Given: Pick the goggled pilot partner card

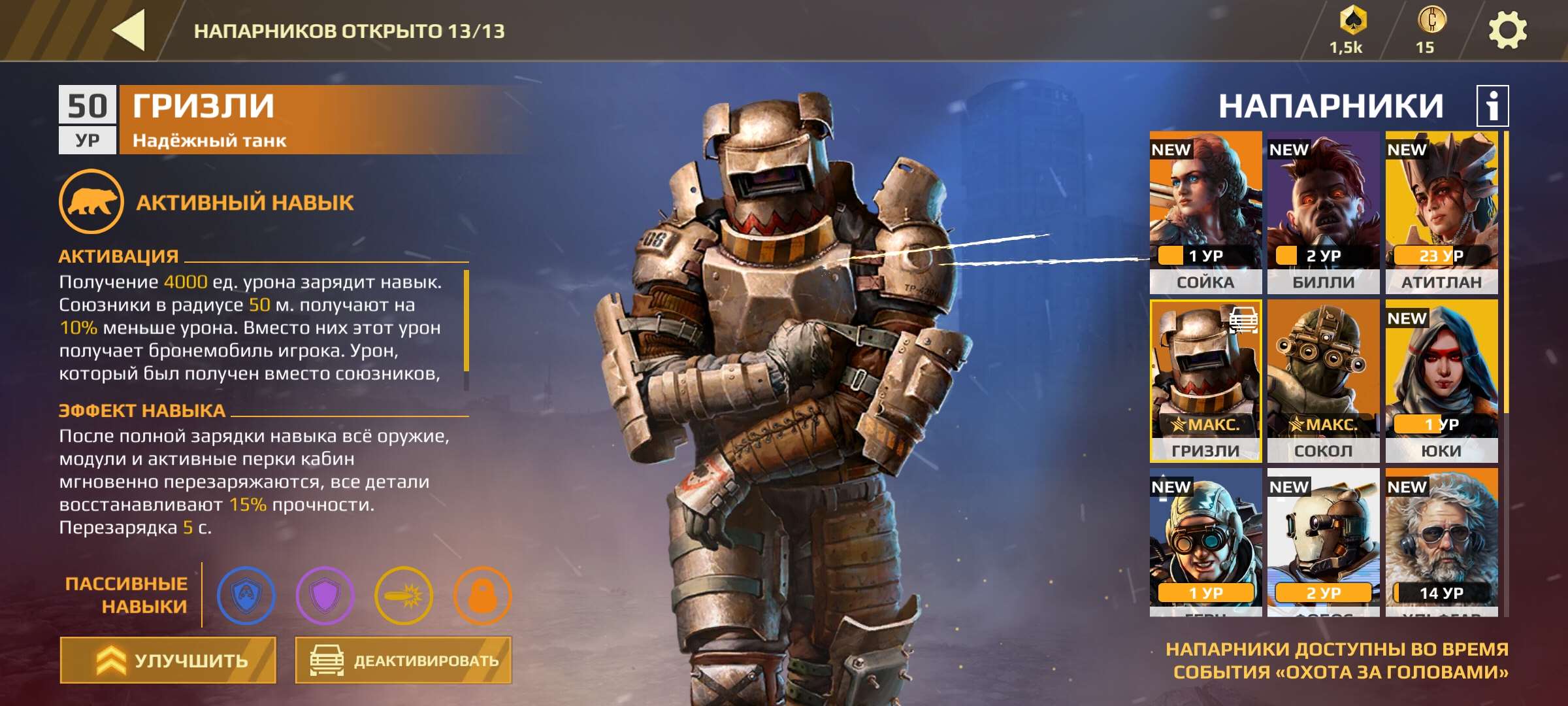Looking at the screenshot, I should tap(1205, 543).
